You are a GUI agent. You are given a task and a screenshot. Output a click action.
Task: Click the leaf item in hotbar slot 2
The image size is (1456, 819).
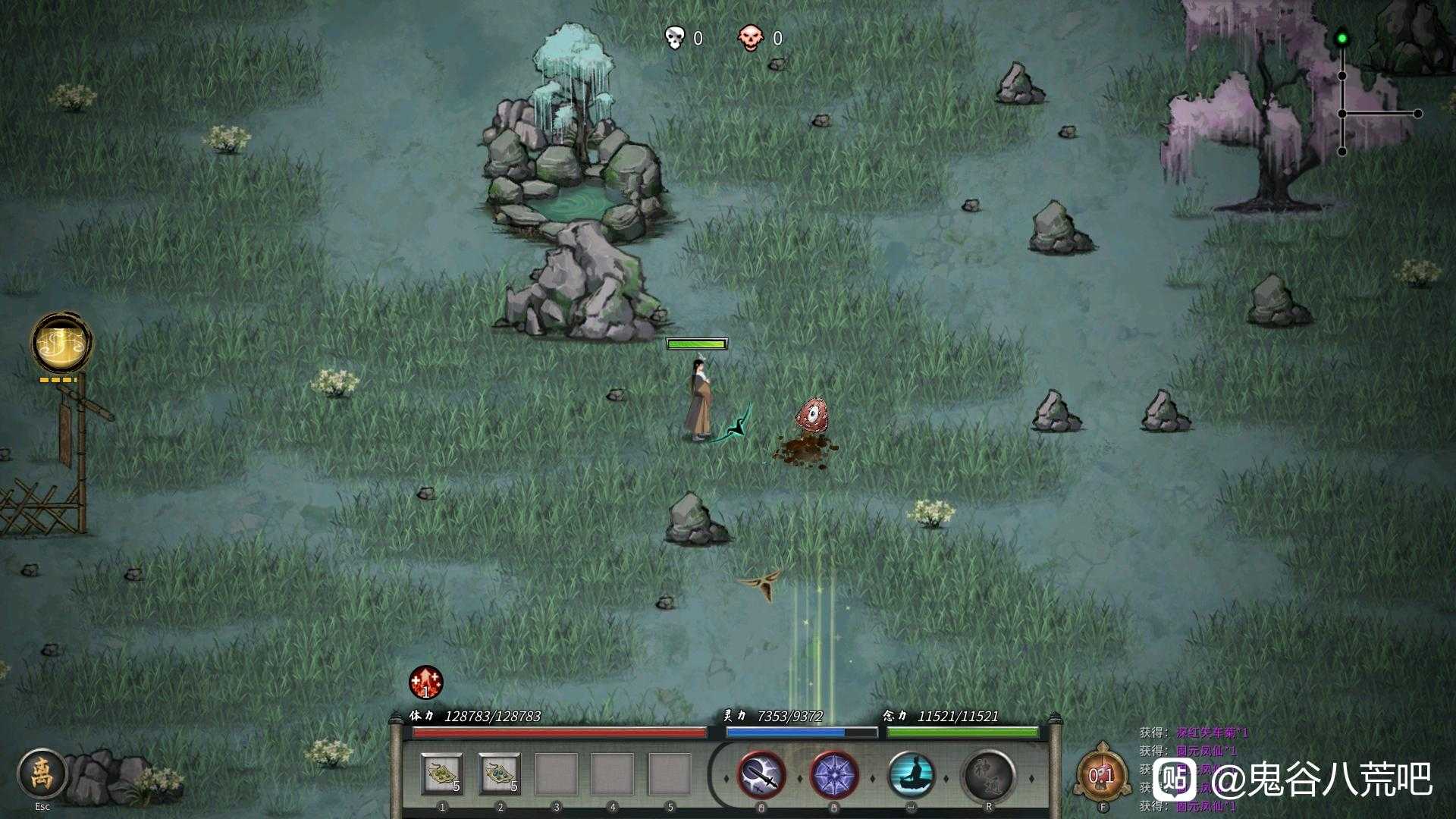(499, 775)
